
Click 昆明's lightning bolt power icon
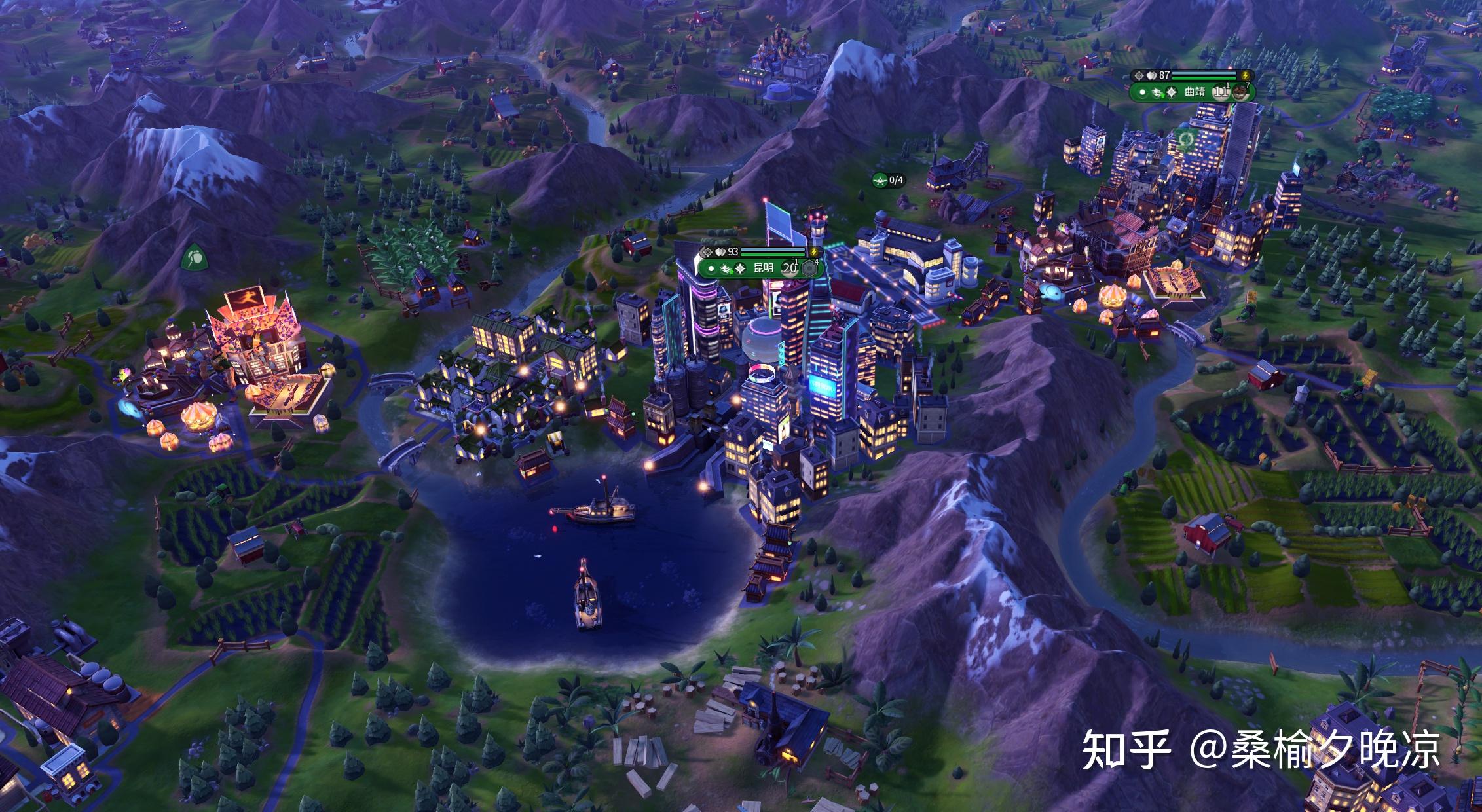814,251
